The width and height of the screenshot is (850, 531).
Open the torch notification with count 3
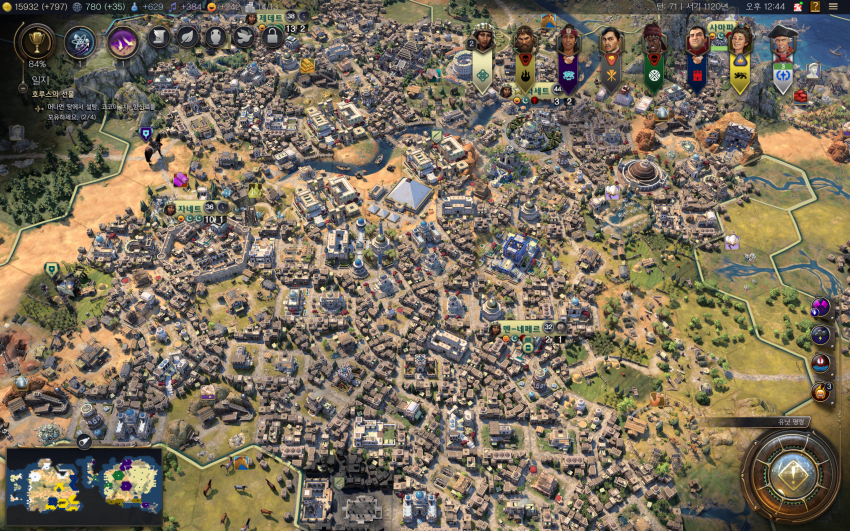821,391
